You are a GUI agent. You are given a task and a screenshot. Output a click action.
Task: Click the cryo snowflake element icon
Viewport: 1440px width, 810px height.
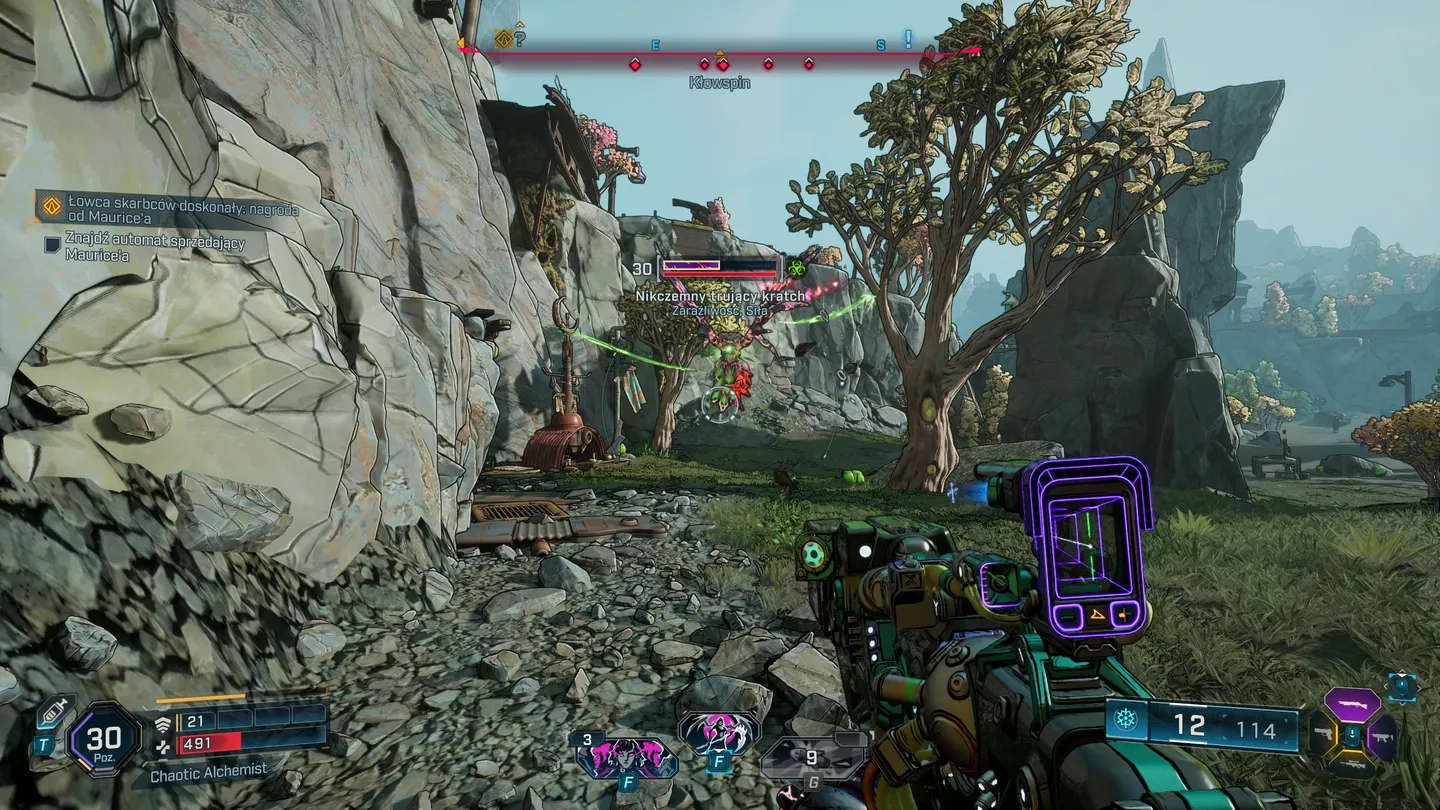click(1126, 720)
